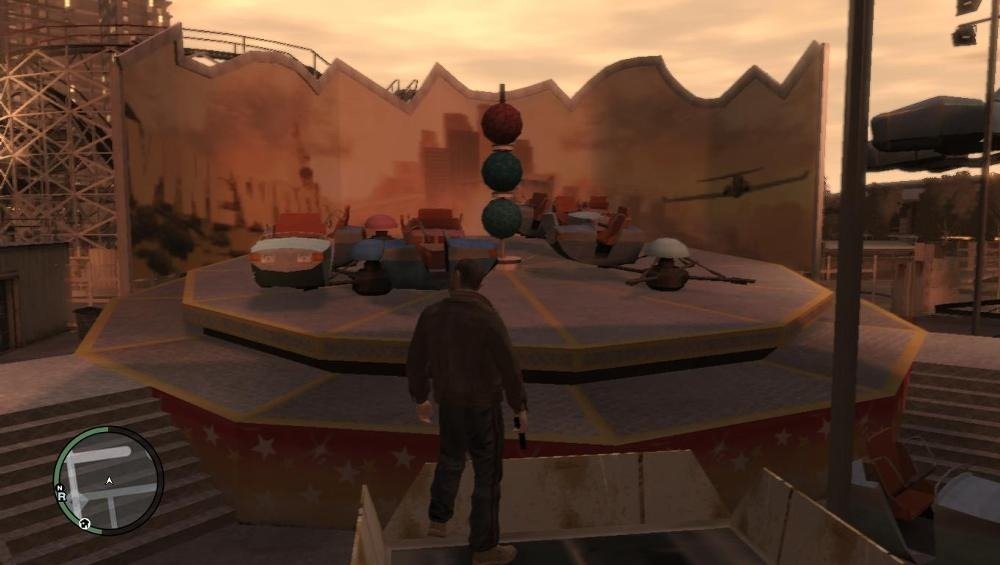Click the white player arrow on the minimap
This screenshot has width=1000, height=565.
click(109, 481)
